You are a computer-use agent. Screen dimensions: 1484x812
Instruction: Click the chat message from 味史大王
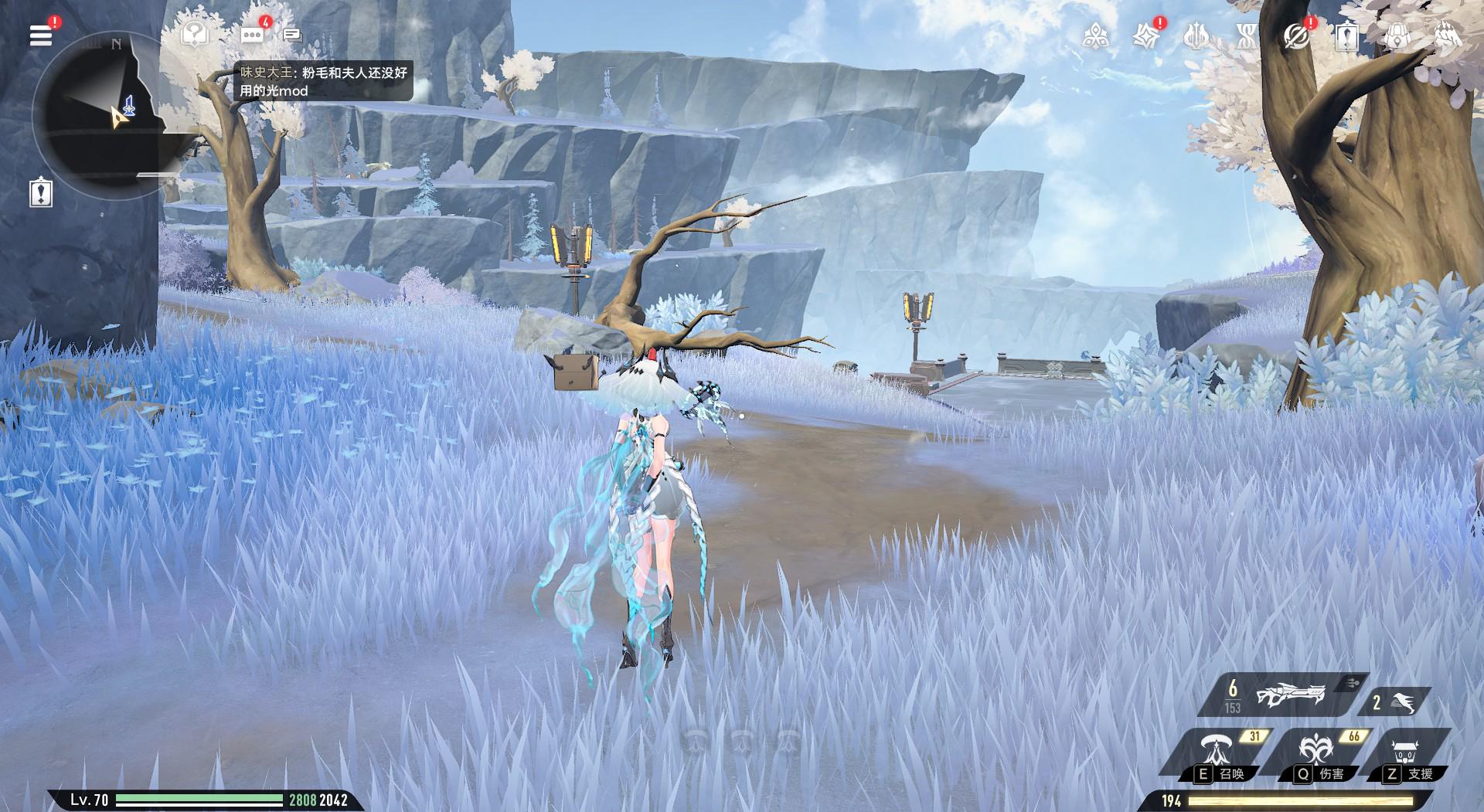pos(323,81)
